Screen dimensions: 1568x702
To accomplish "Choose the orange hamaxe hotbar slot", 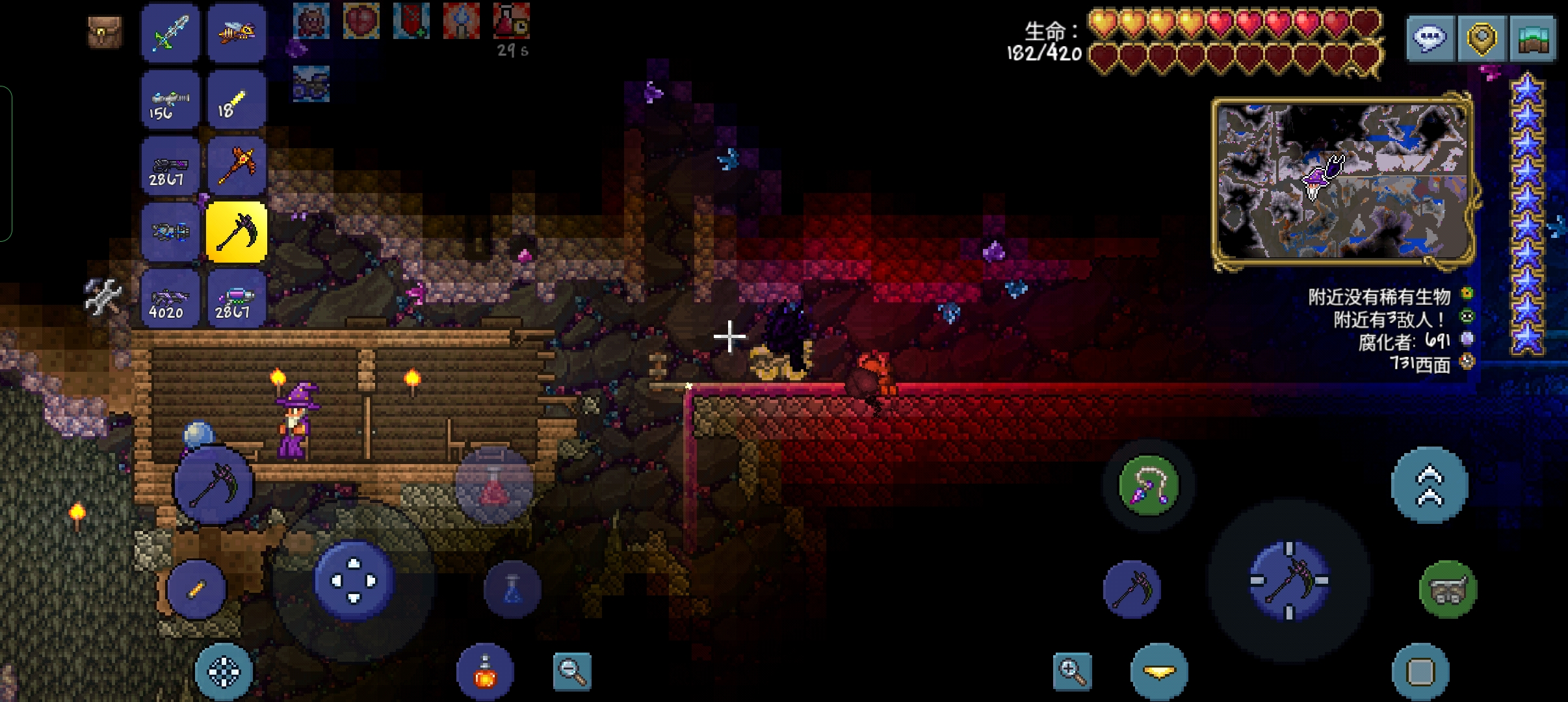I will [x=237, y=166].
